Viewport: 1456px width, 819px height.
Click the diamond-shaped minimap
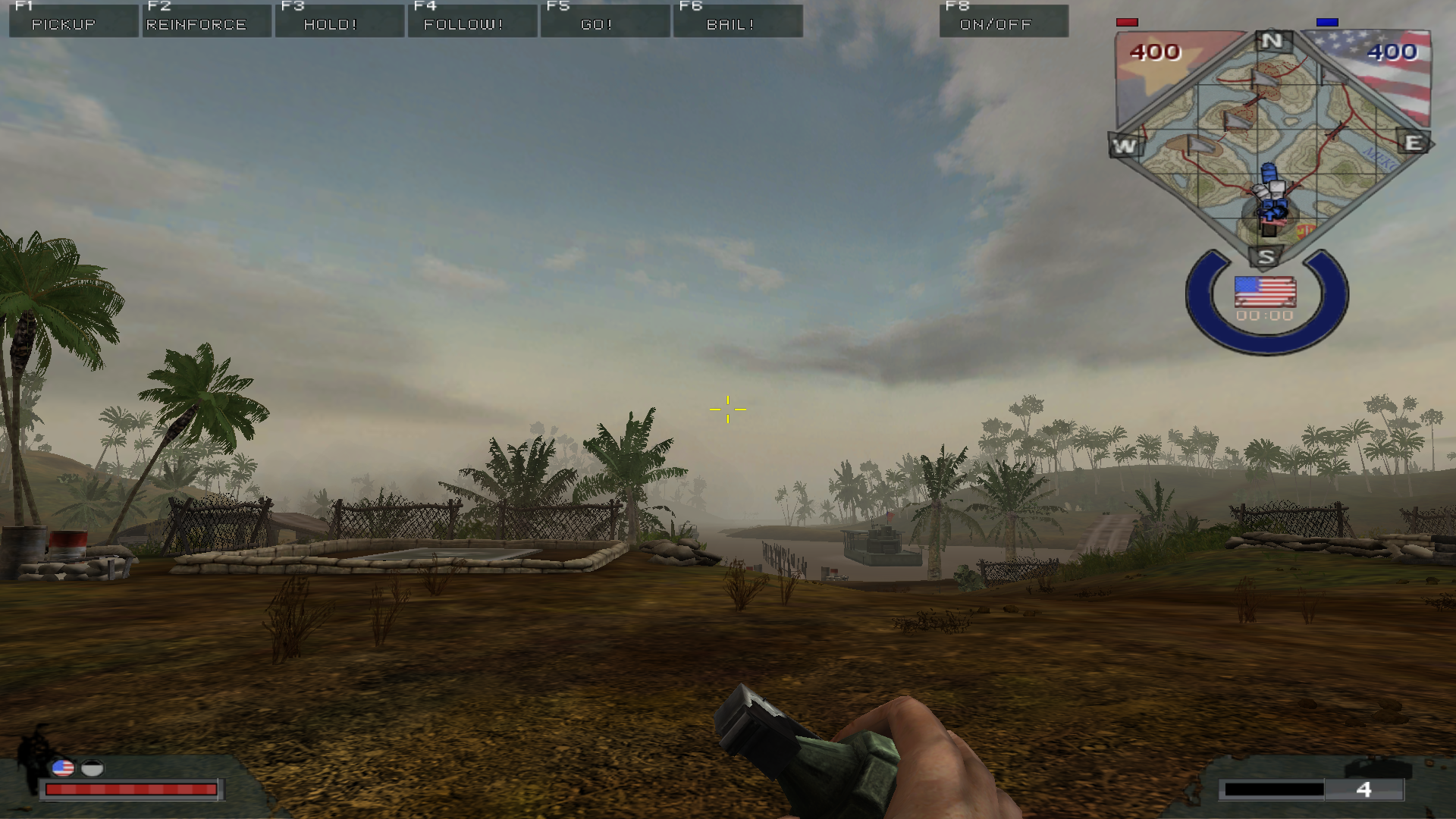point(1271,144)
